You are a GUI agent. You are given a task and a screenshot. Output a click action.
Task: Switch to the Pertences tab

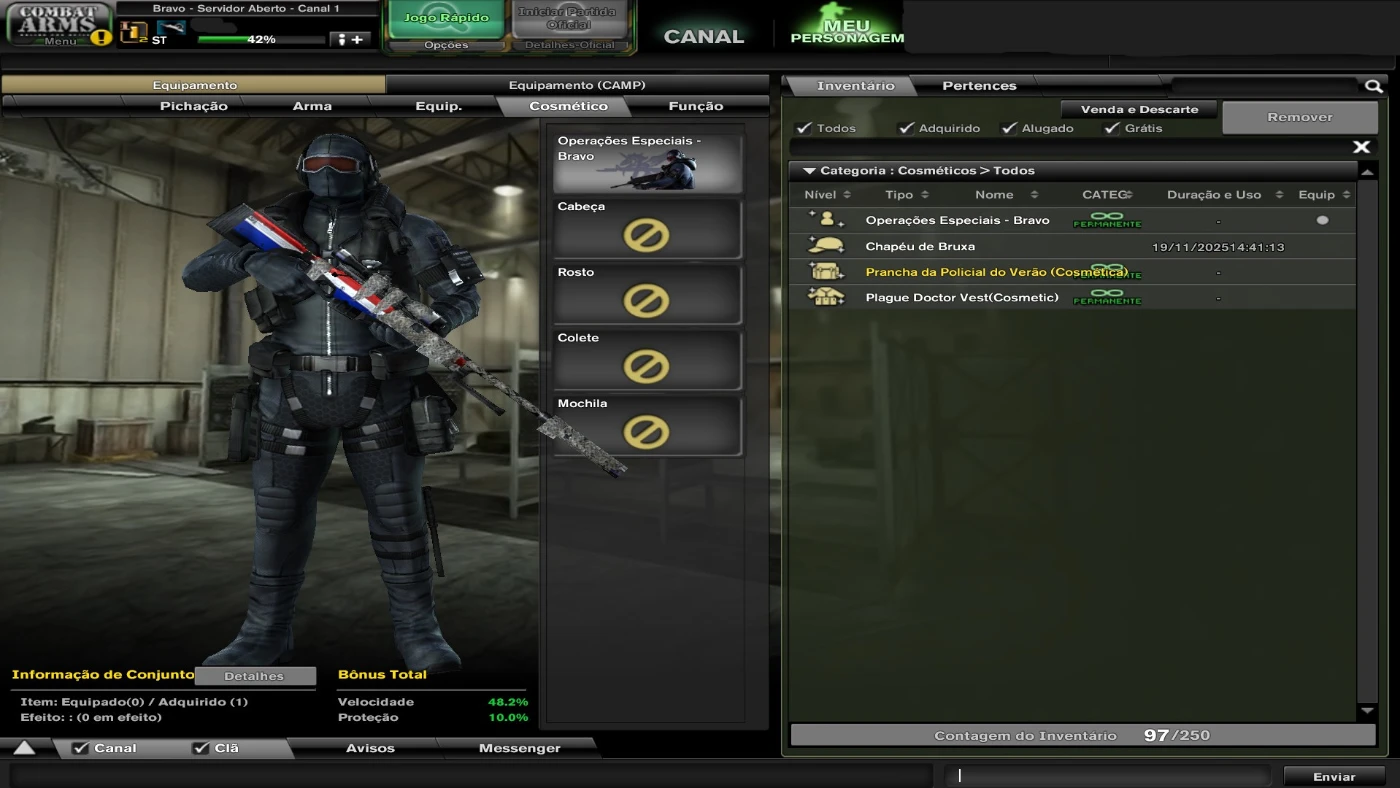coord(978,85)
